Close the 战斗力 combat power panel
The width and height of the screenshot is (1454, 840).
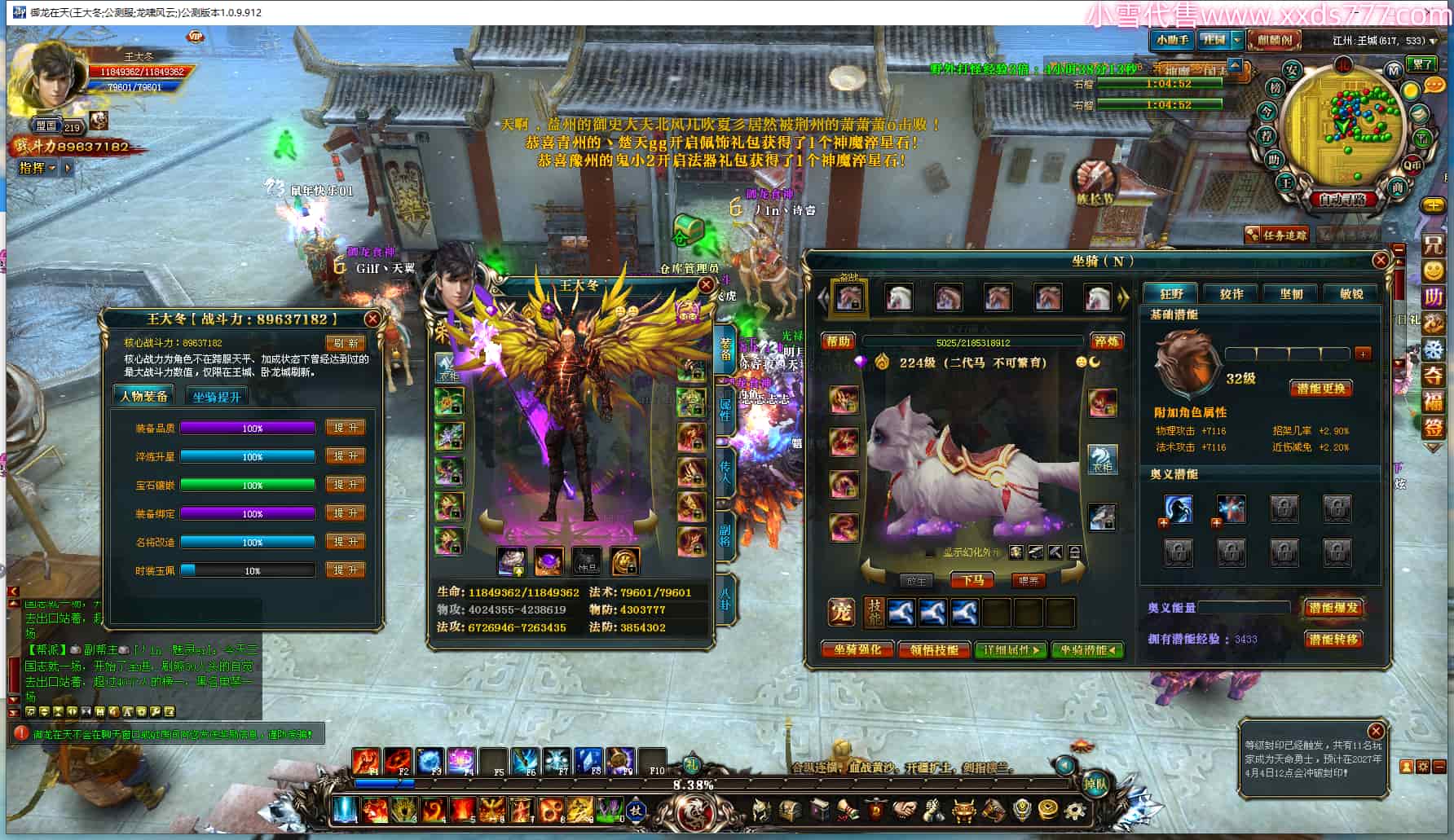coord(372,319)
